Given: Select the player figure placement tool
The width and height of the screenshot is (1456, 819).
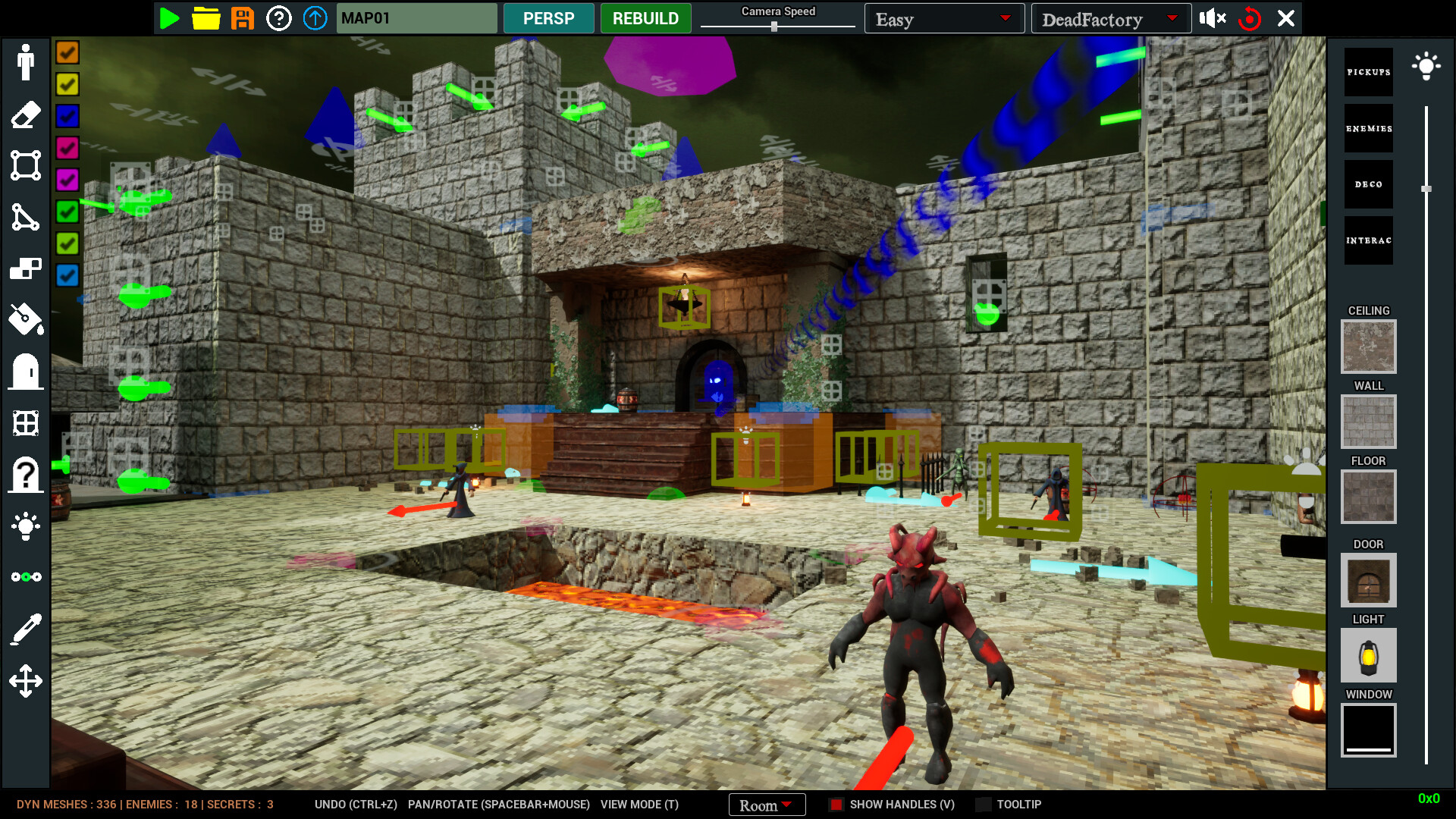Looking at the screenshot, I should pos(25,63).
